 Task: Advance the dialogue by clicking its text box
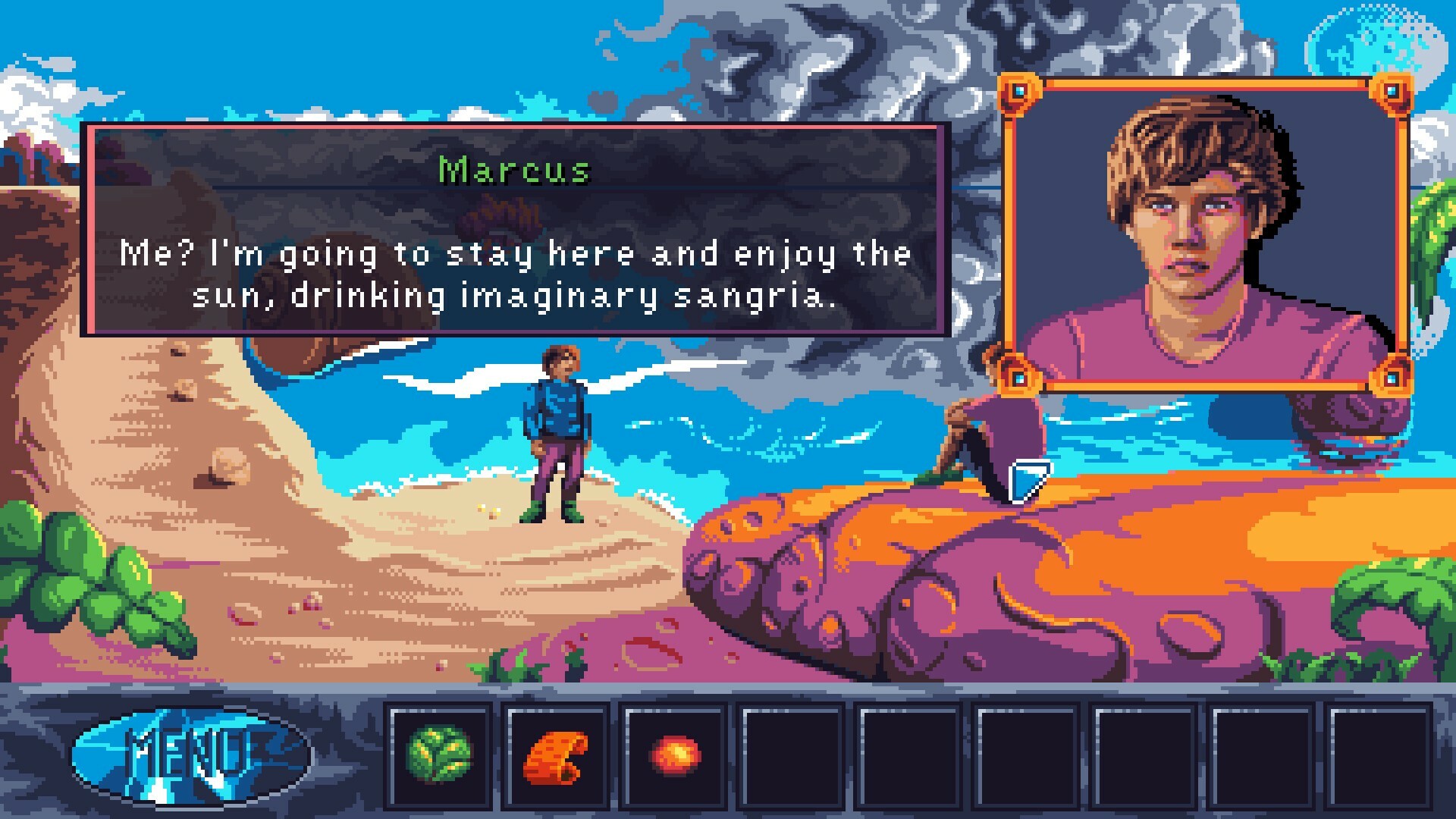click(x=516, y=273)
